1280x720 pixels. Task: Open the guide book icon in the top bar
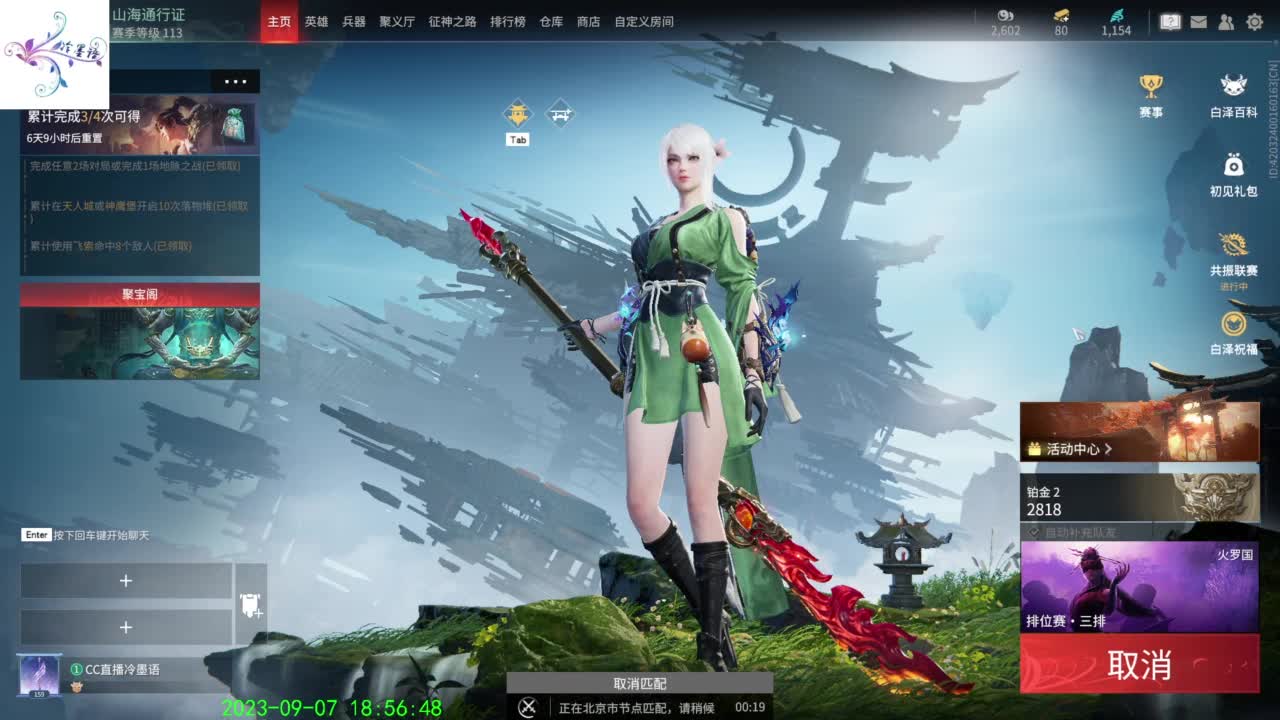pos(1170,19)
